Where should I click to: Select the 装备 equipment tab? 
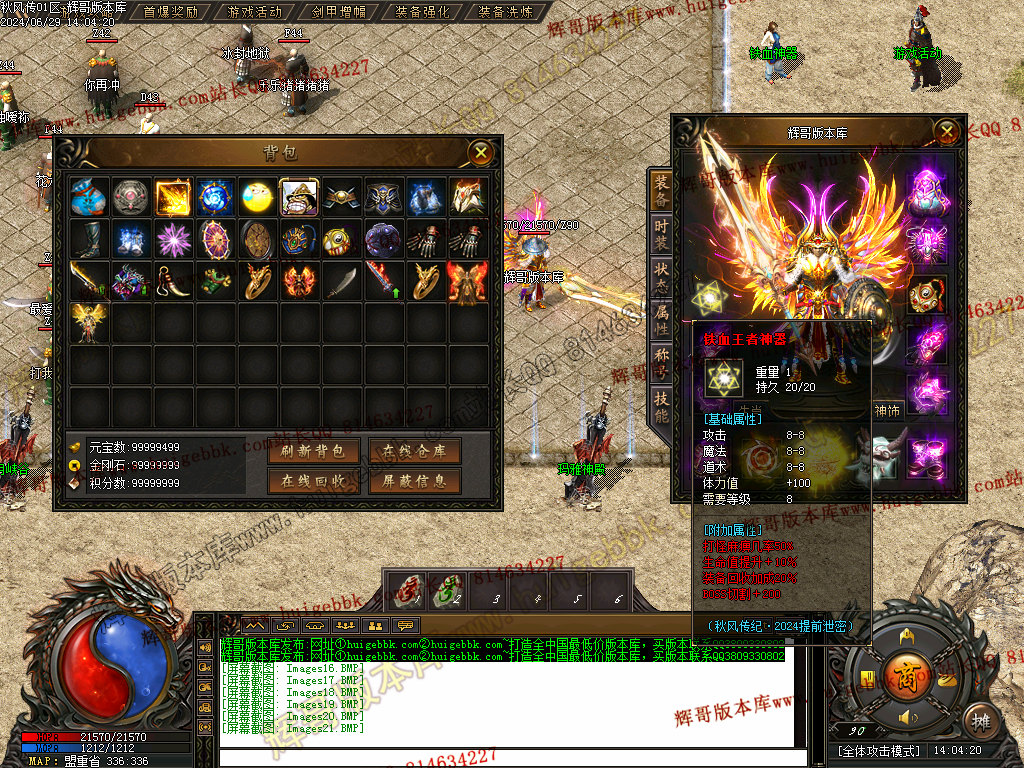(661, 190)
